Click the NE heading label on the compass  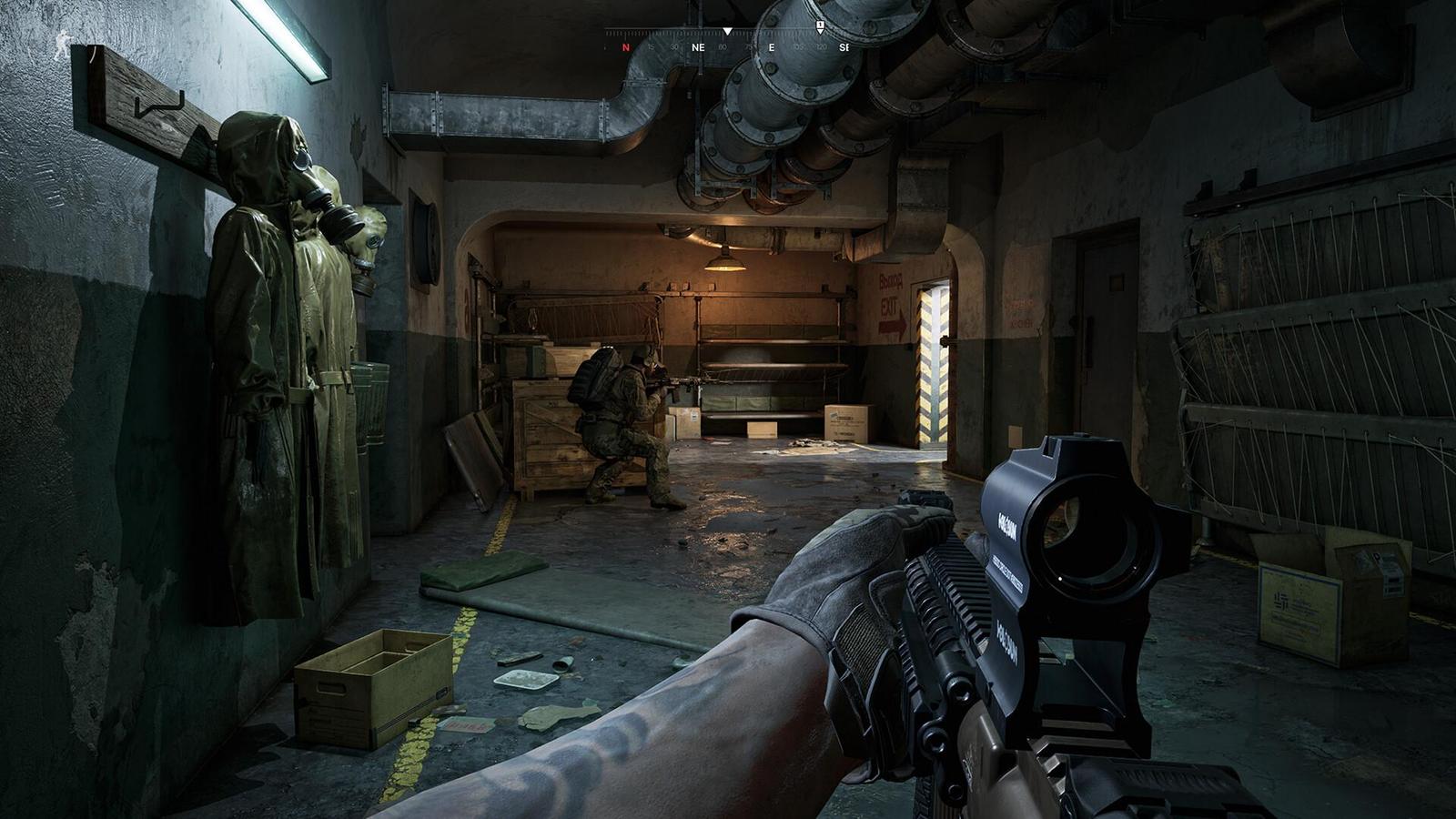(x=698, y=47)
